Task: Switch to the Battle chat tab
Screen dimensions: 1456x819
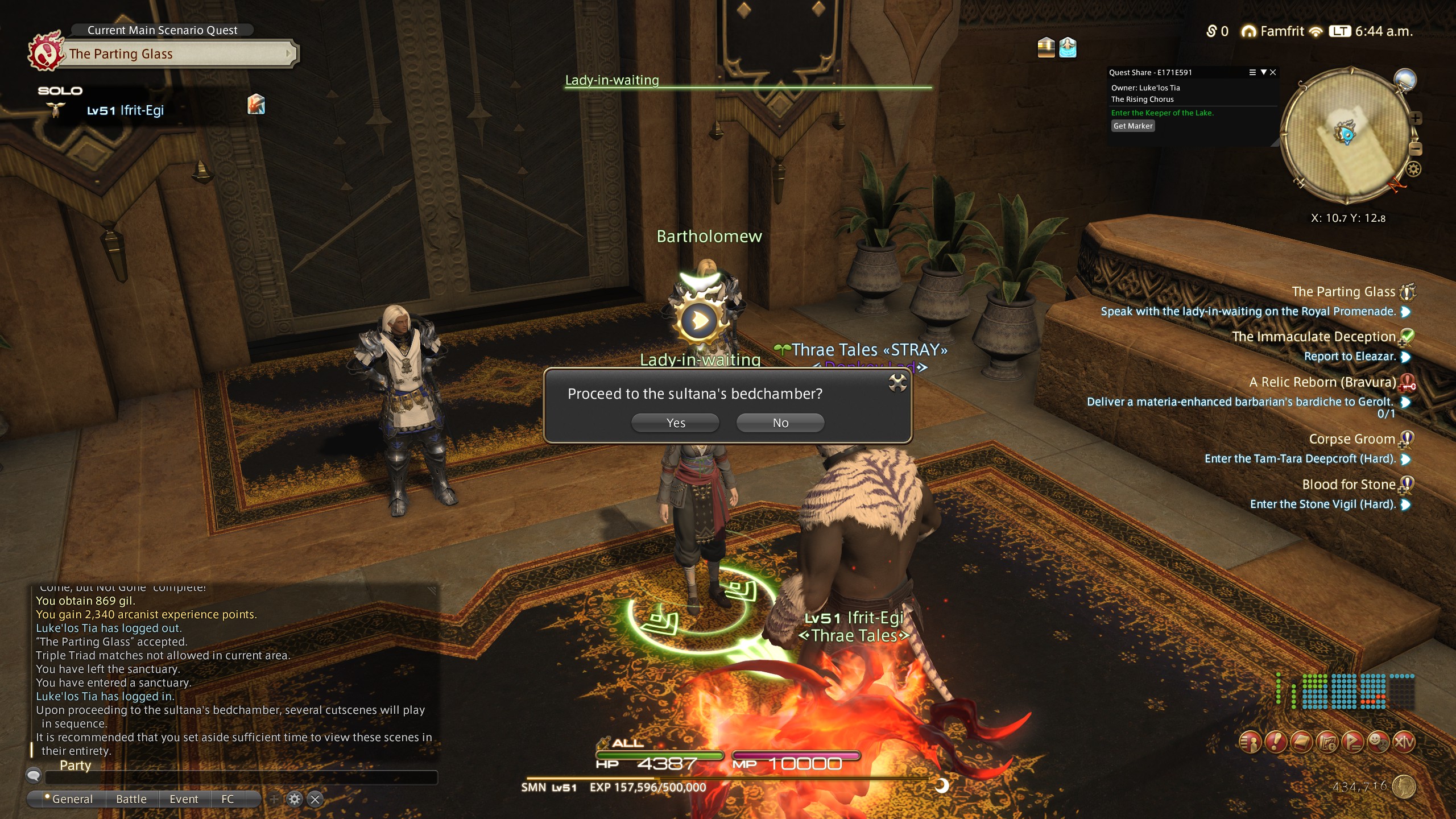Action: [131, 799]
